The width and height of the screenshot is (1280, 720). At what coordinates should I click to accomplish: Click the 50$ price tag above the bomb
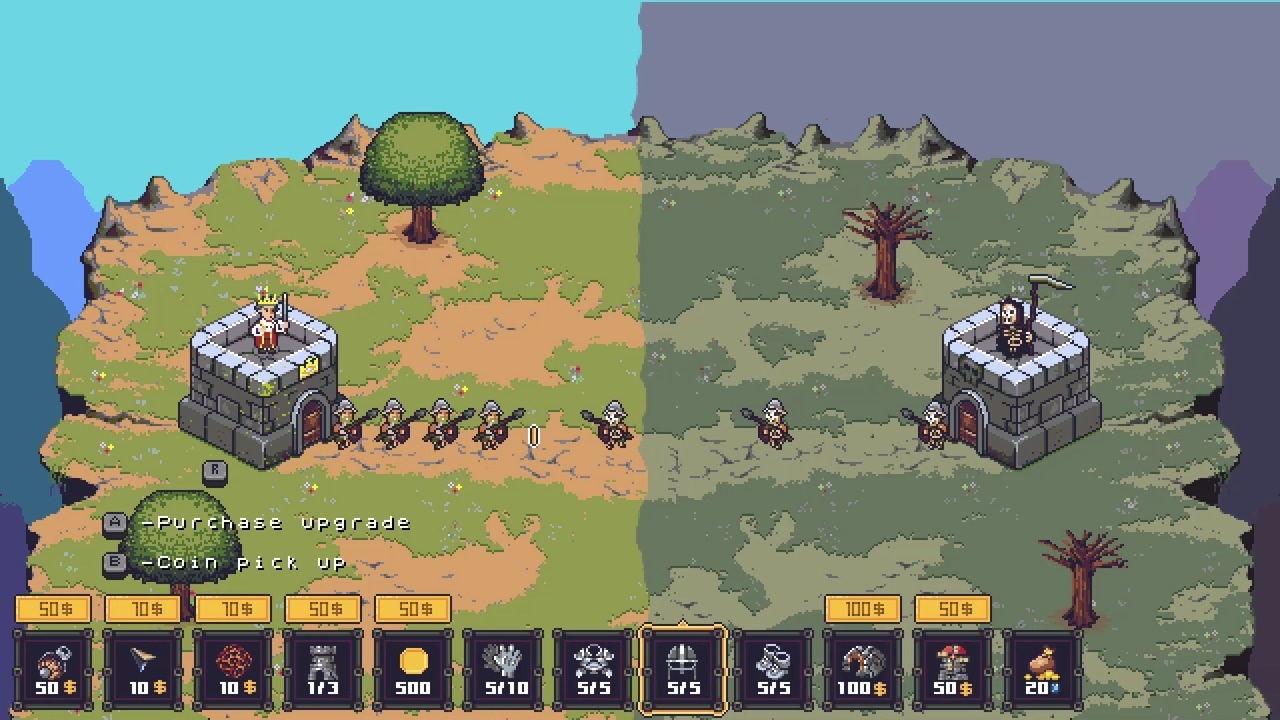pos(53,608)
